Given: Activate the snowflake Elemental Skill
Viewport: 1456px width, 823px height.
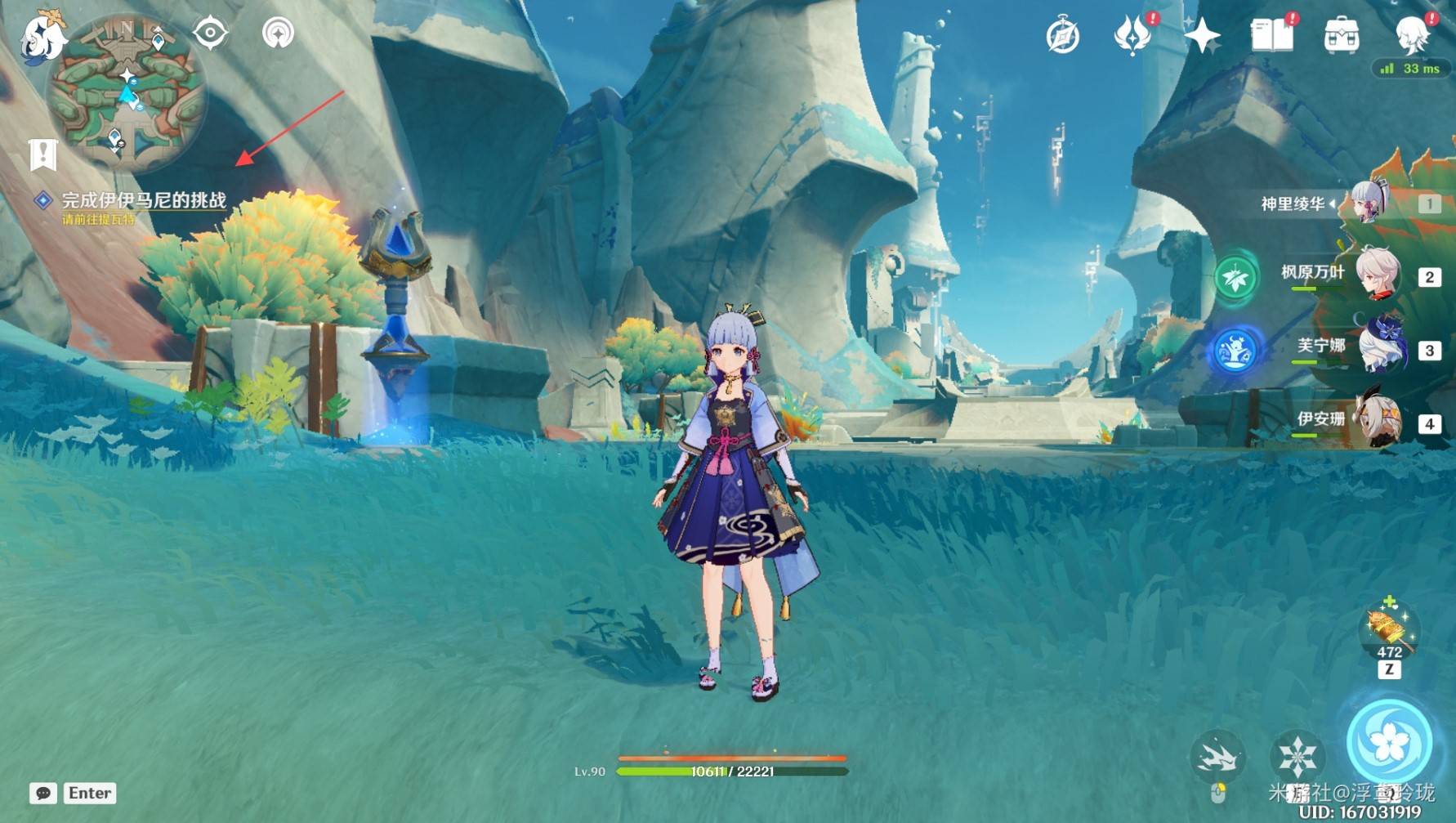Looking at the screenshot, I should 1297,755.
